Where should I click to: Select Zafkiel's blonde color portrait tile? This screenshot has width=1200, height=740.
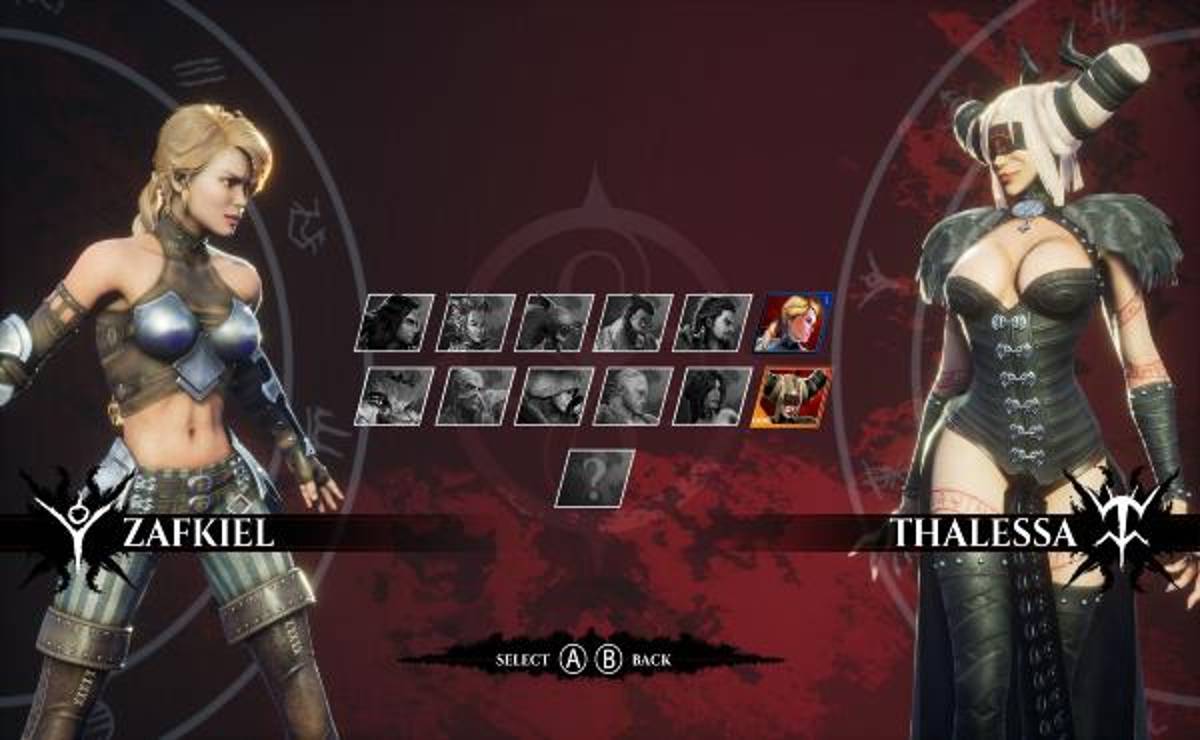pyautogui.click(x=795, y=322)
